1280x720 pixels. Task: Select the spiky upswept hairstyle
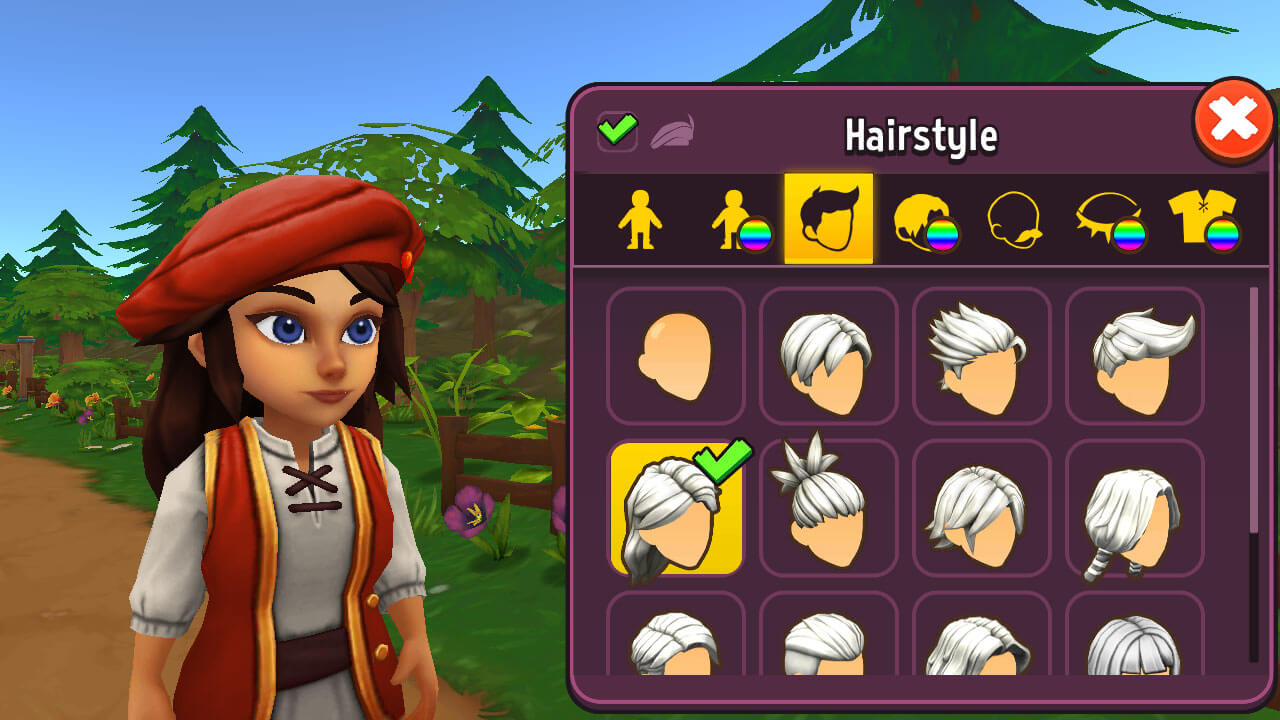pos(981,356)
